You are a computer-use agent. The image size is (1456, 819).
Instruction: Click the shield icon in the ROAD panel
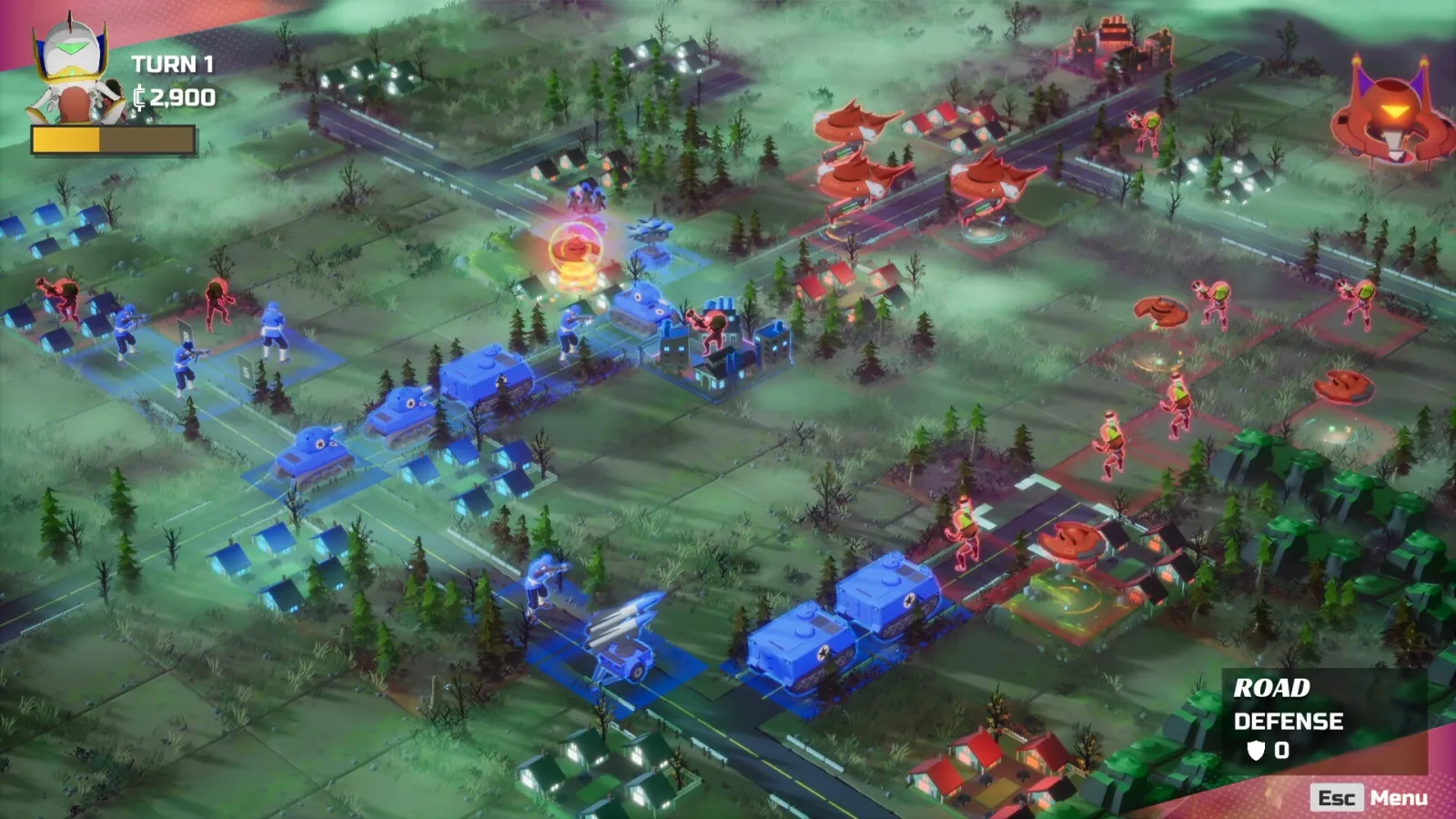[x=1258, y=751]
